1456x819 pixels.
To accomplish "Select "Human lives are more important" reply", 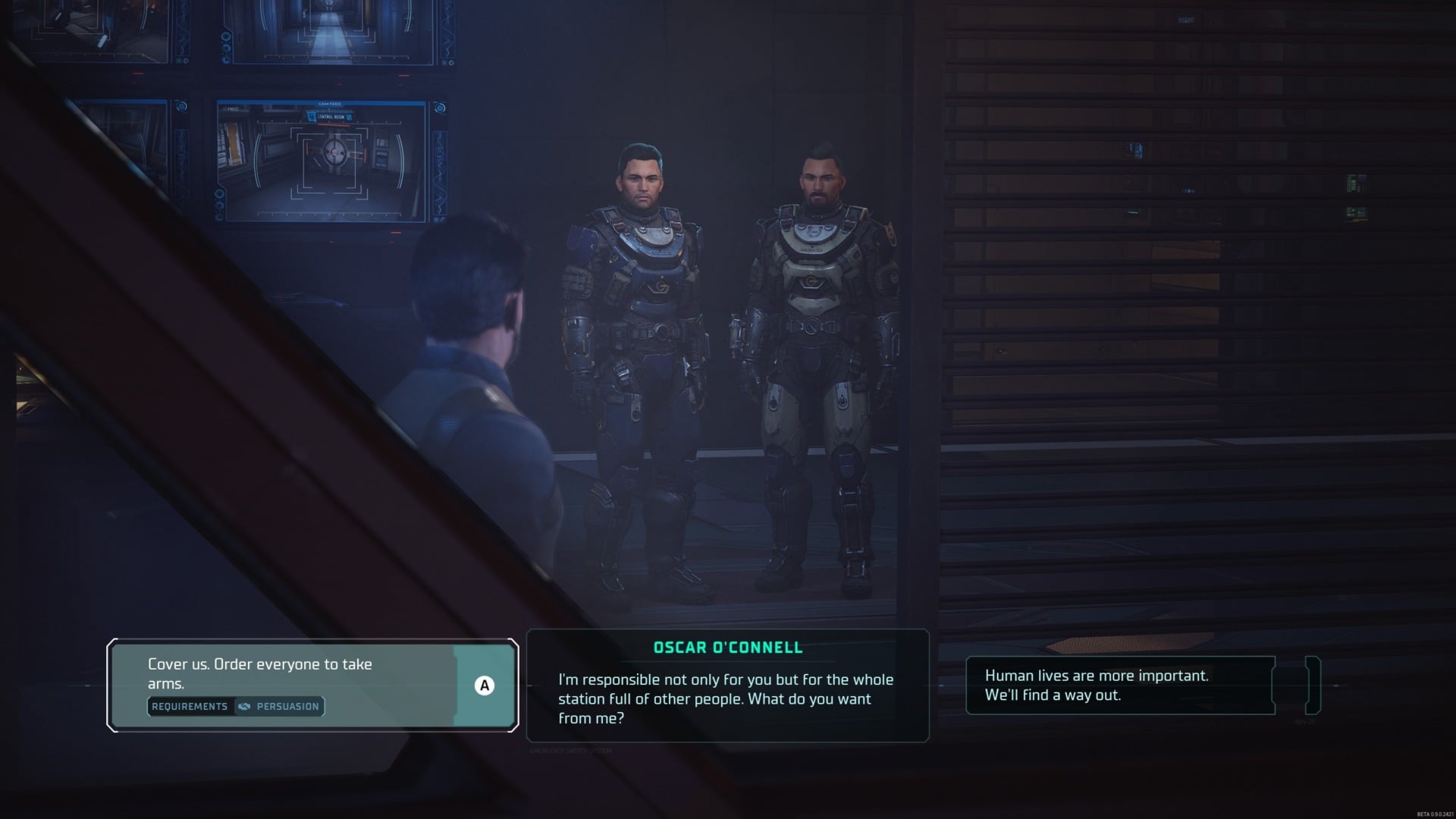I will click(x=1119, y=685).
